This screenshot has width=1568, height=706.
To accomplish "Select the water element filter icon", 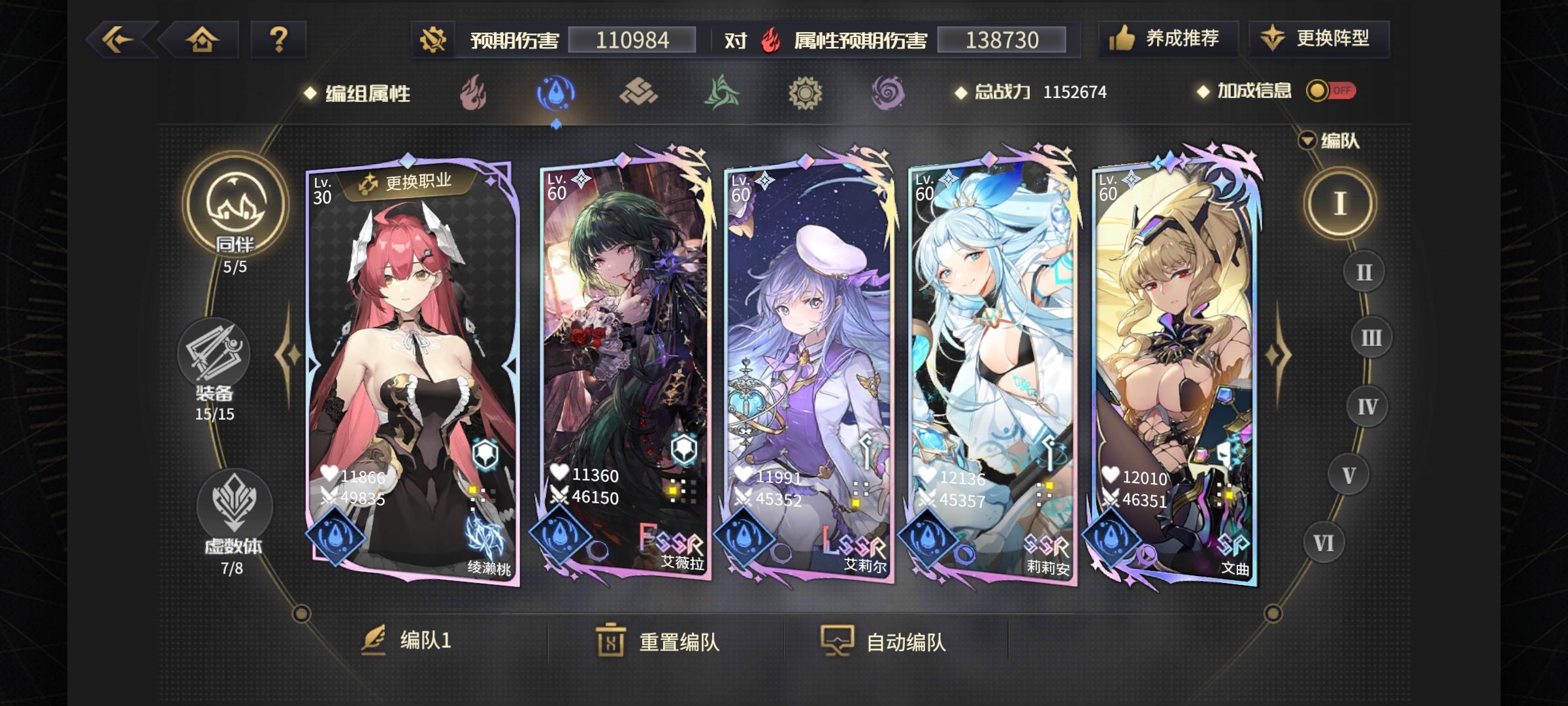I will click(x=555, y=93).
